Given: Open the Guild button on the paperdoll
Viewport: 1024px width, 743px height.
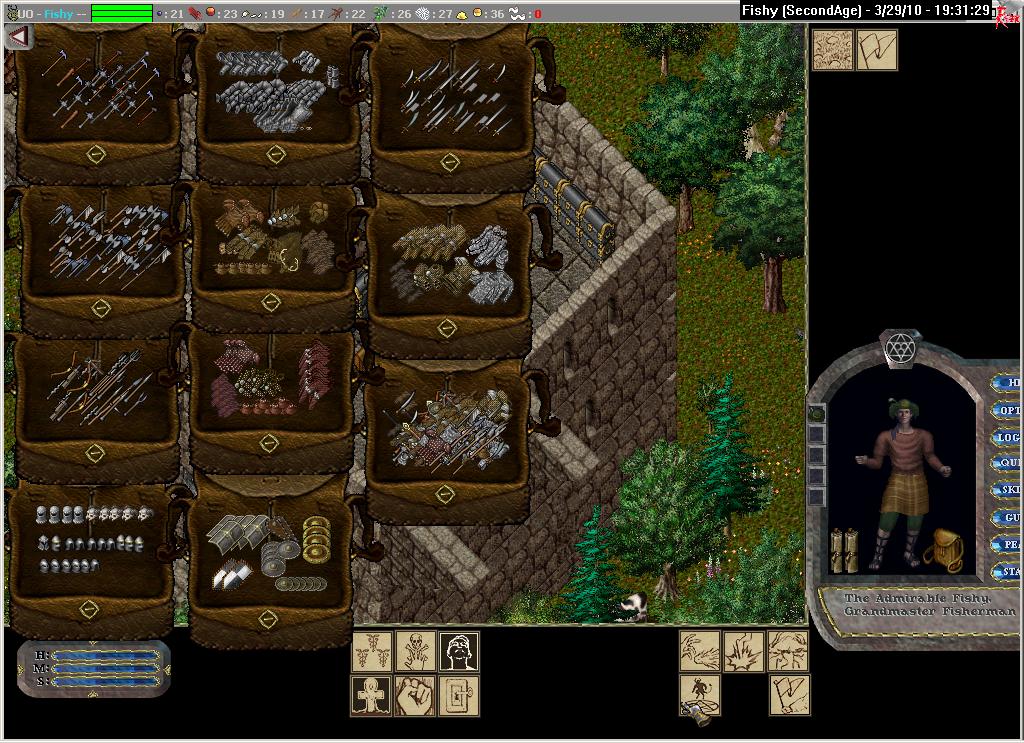Looking at the screenshot, I should (x=1007, y=517).
